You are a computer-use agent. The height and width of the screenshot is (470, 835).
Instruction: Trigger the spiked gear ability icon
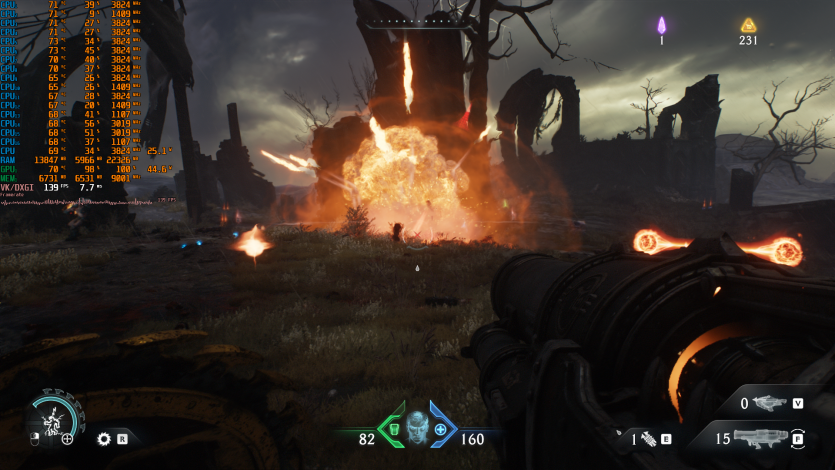(104, 438)
